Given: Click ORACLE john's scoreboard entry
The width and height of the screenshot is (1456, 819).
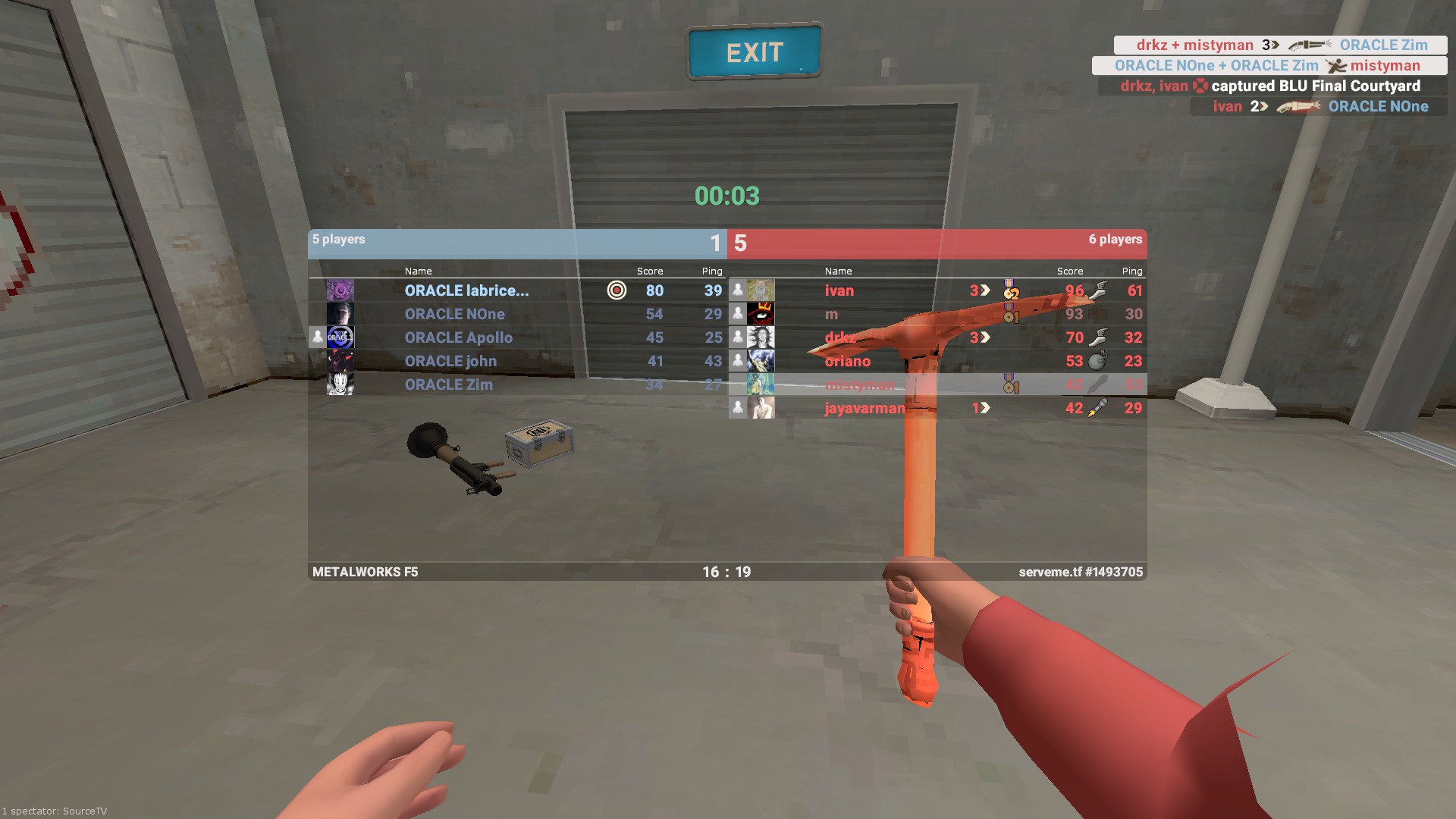Looking at the screenshot, I should point(450,361).
